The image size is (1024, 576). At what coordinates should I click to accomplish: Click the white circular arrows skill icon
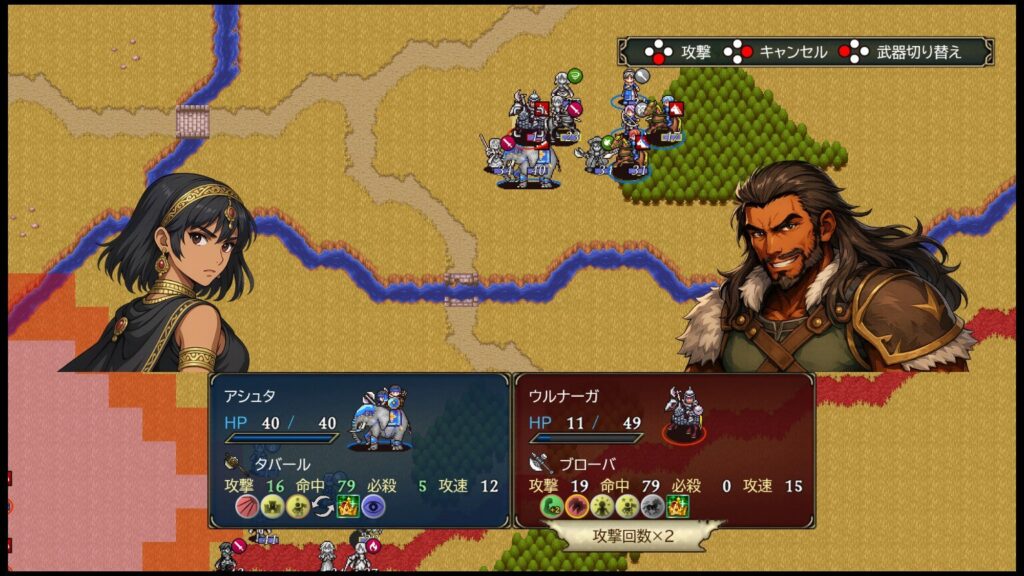322,507
